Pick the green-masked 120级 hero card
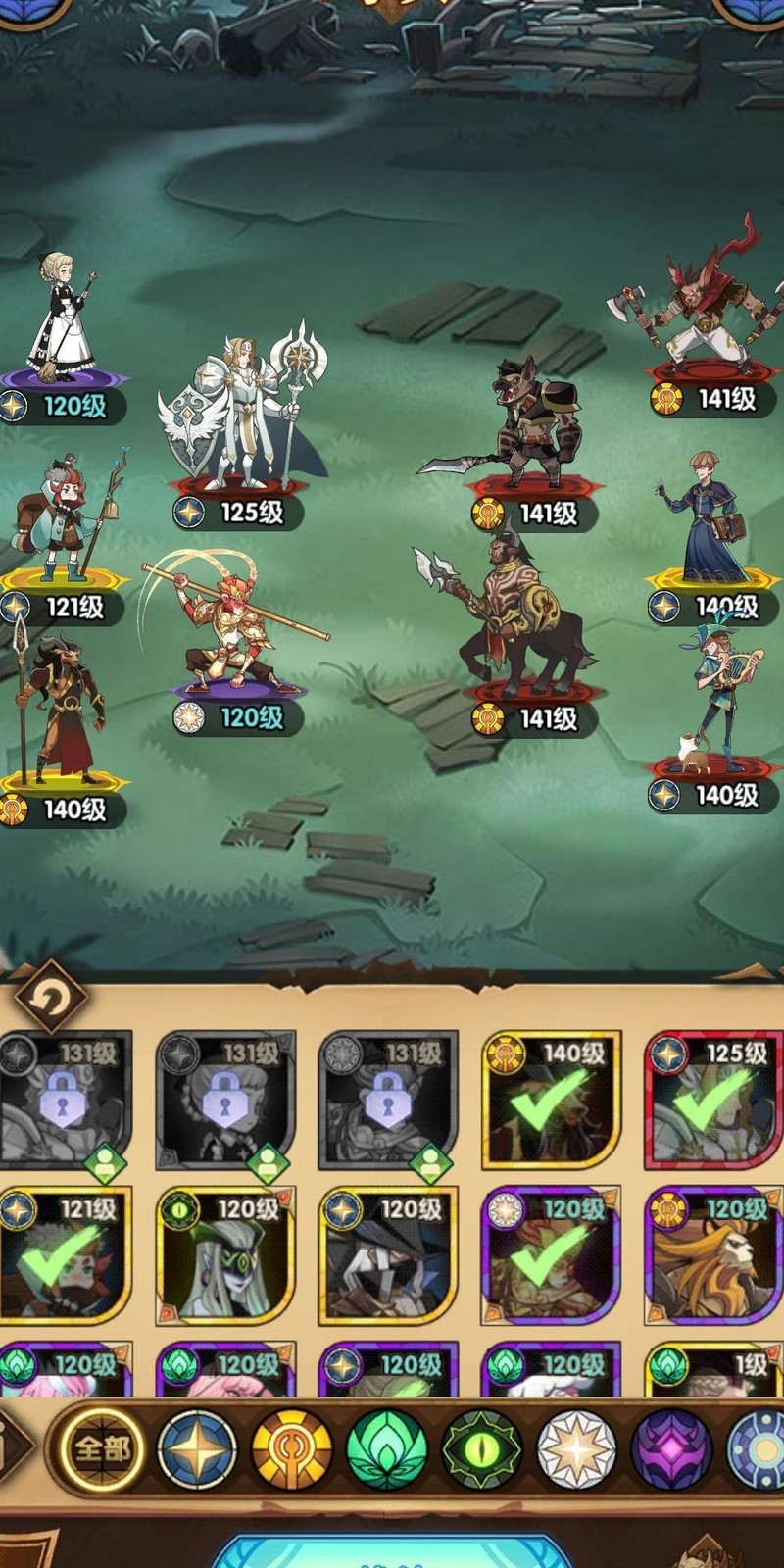This screenshot has width=784, height=1568. pos(226,1256)
